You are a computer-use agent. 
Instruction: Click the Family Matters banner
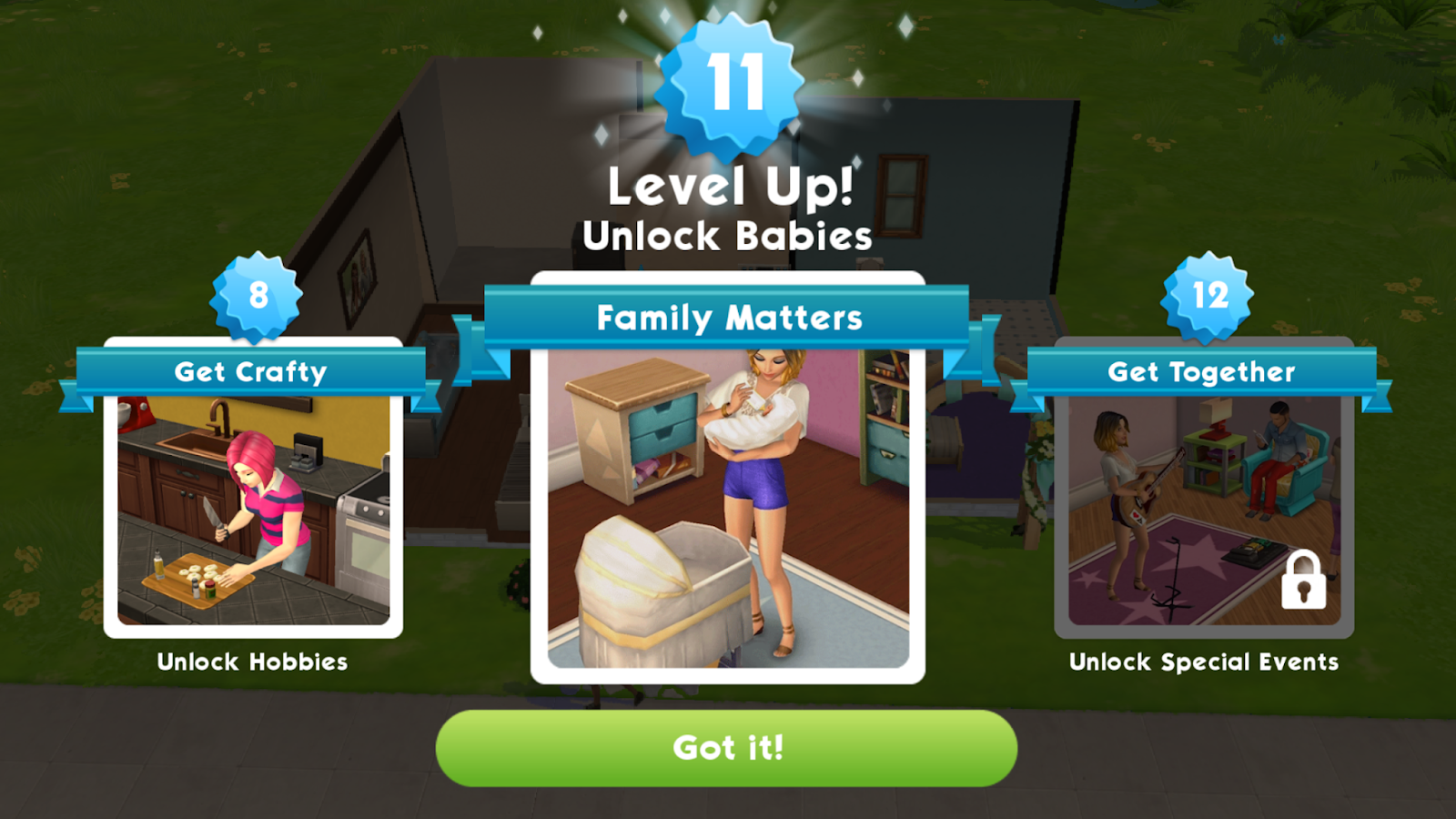[x=728, y=318]
